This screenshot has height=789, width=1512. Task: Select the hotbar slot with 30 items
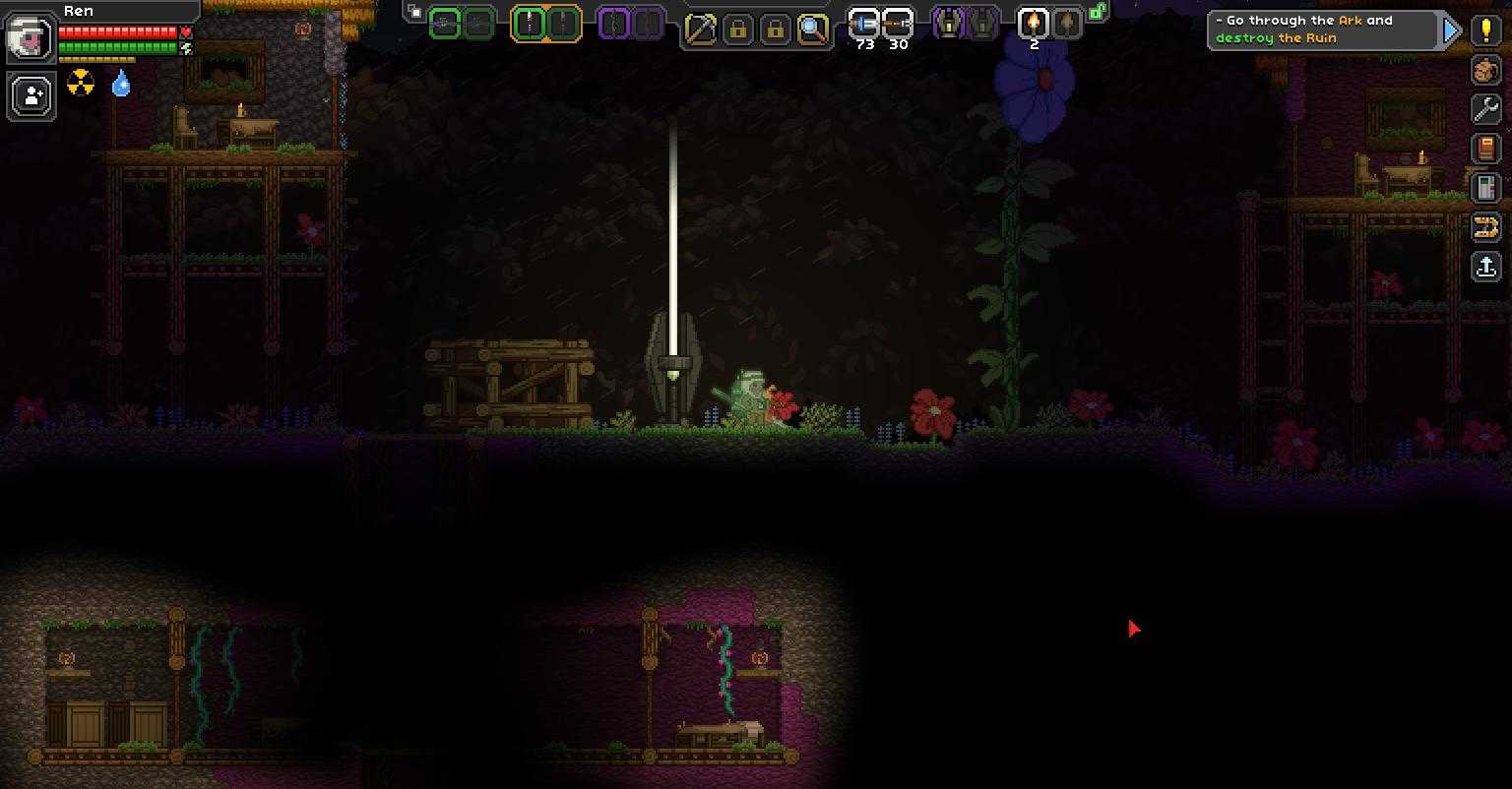pyautogui.click(x=898, y=25)
